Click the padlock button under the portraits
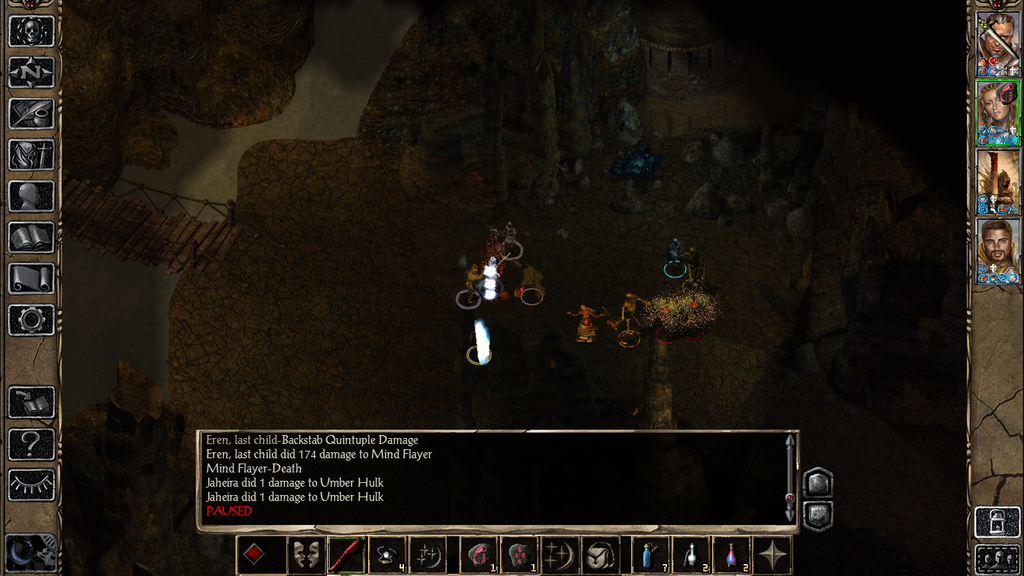This screenshot has width=1024, height=576. [997, 522]
